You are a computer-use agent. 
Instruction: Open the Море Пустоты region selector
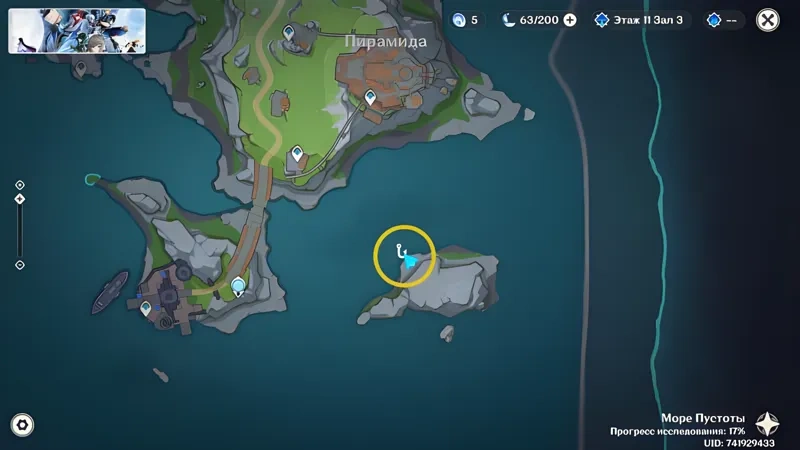[x=767, y=423]
